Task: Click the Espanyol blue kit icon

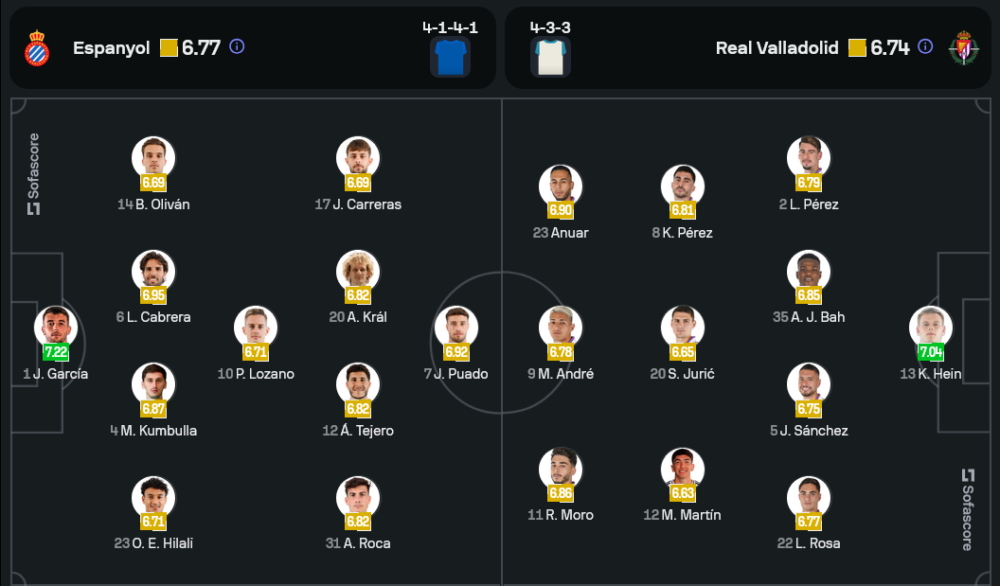Action: [450, 57]
